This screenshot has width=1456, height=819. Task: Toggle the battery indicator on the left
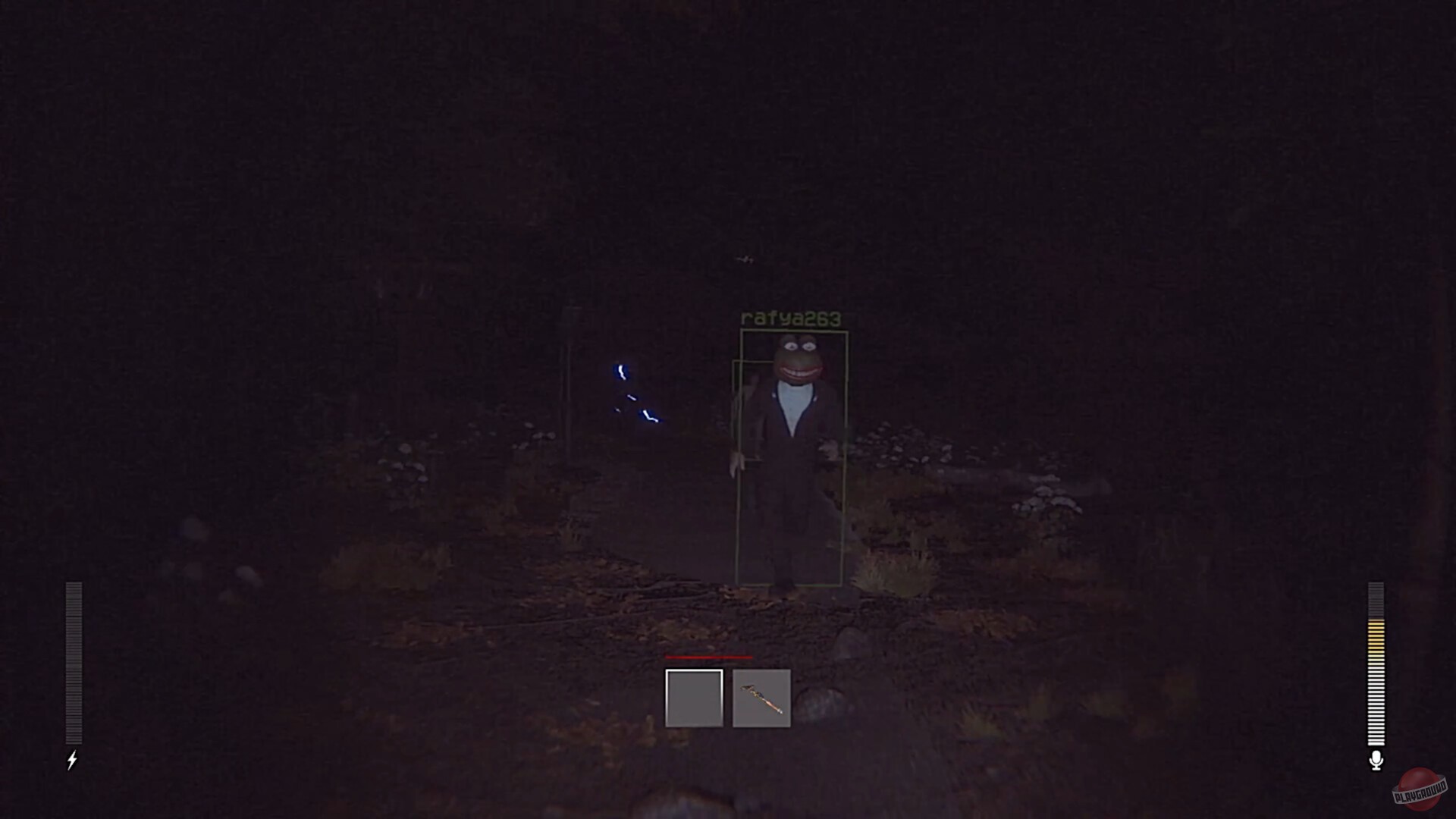(73, 660)
